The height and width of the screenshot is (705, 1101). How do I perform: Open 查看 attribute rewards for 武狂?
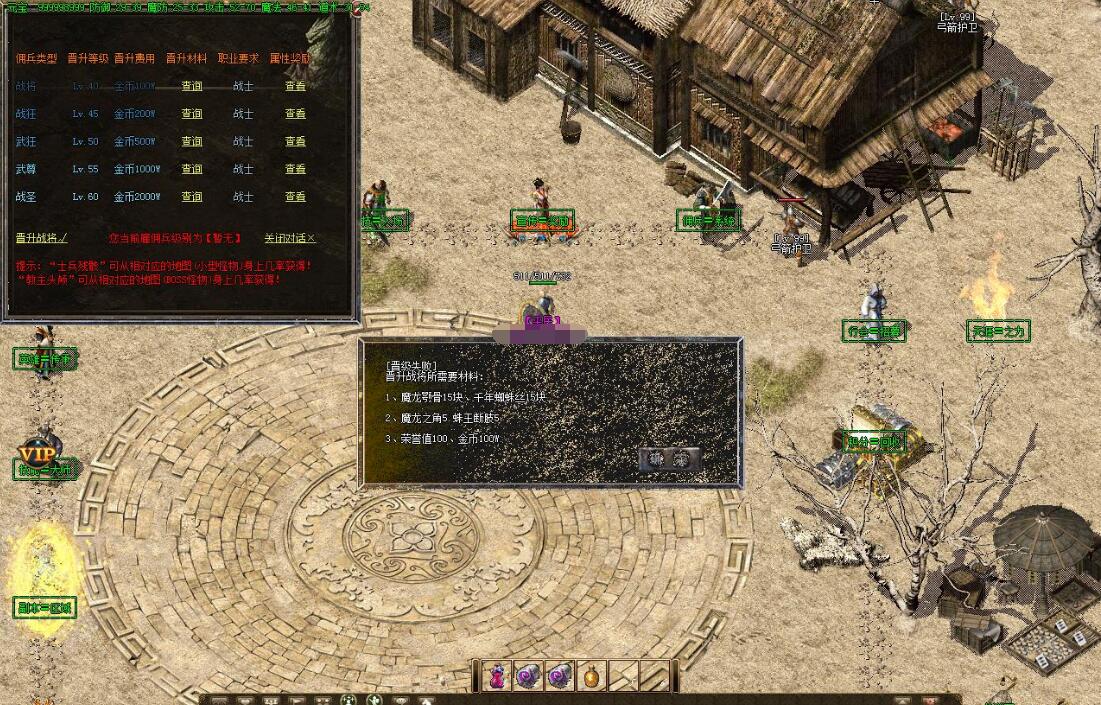(x=295, y=142)
